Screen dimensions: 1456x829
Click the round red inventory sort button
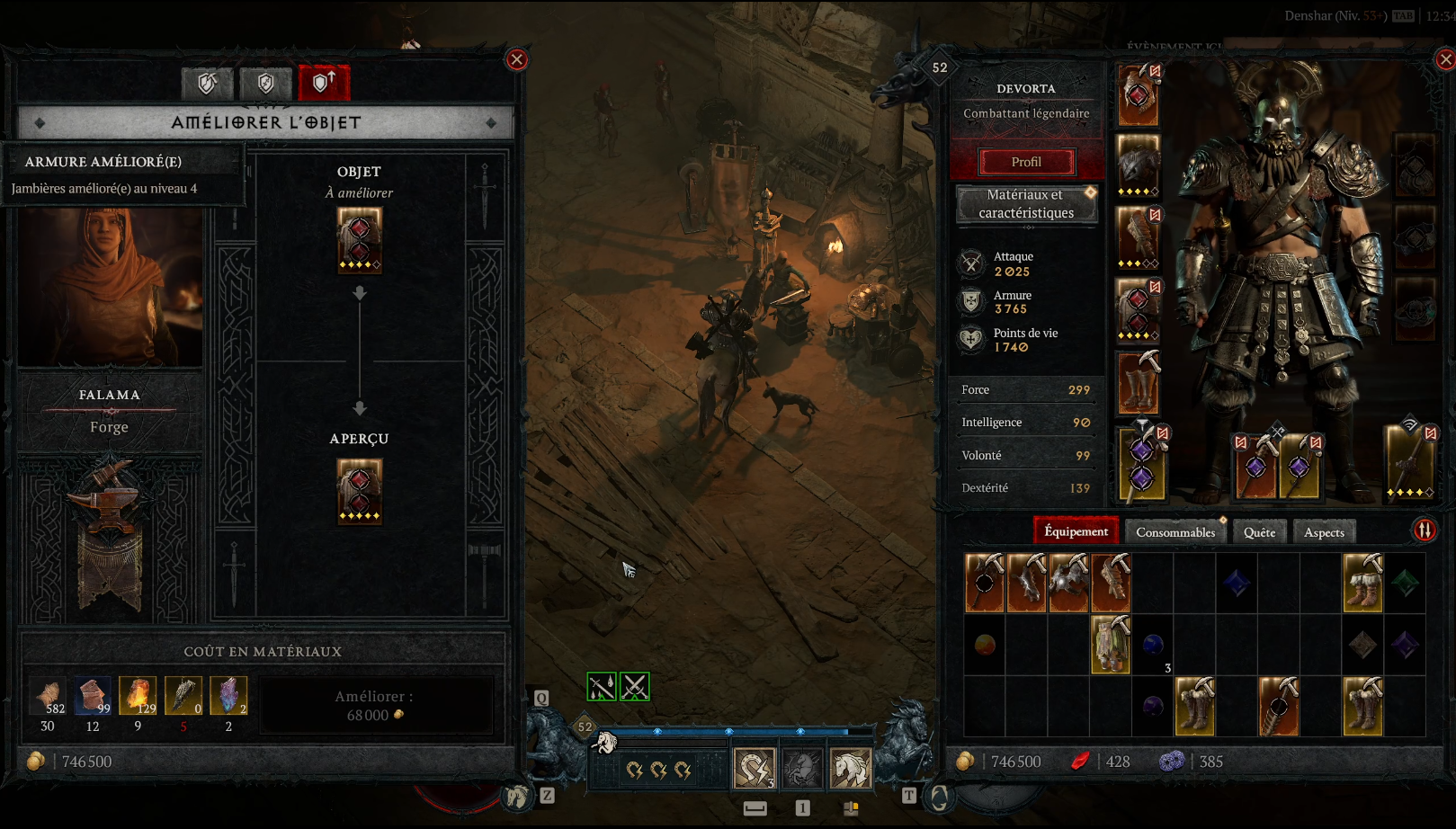coord(1425,530)
